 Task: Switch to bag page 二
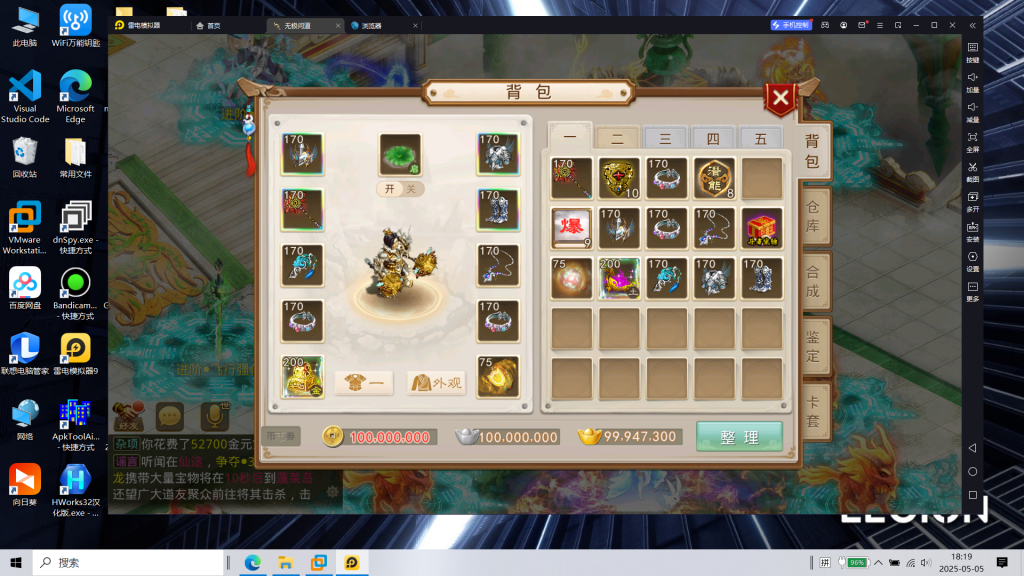[617, 139]
